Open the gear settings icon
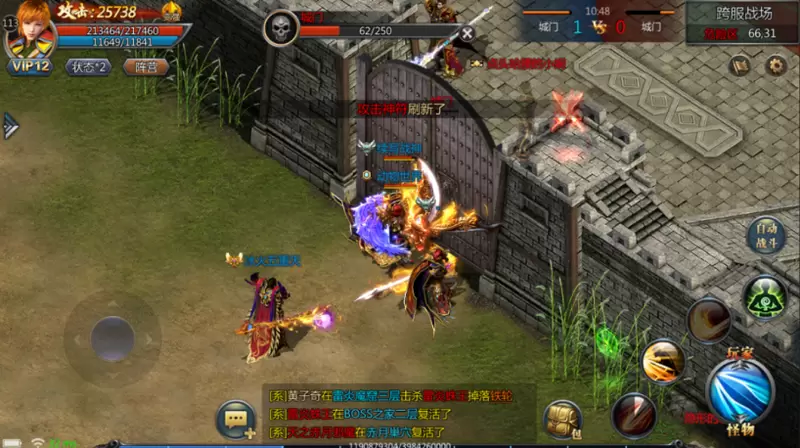The height and width of the screenshot is (448, 800). 775,66
